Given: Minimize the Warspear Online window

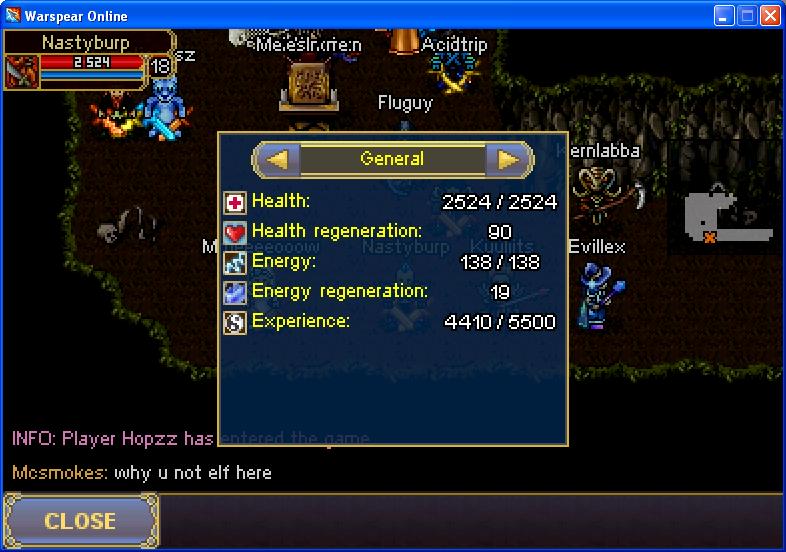Looking at the screenshot, I should point(725,16).
